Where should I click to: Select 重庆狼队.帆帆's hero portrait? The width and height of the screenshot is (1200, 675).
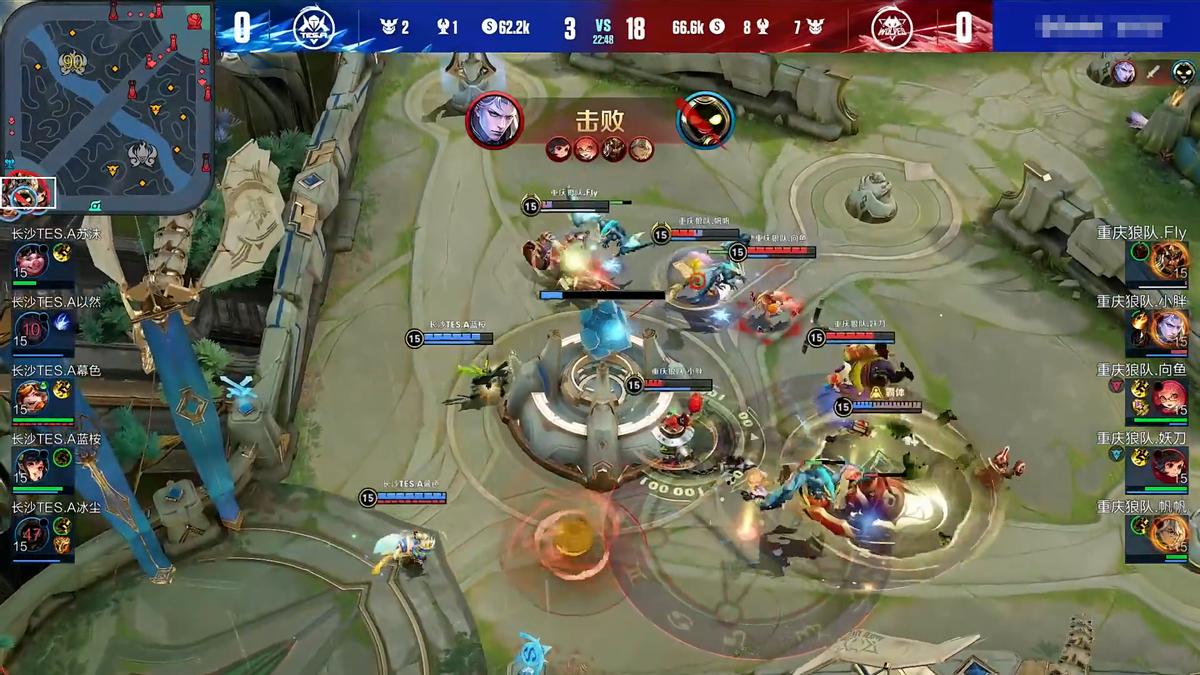tap(1167, 533)
